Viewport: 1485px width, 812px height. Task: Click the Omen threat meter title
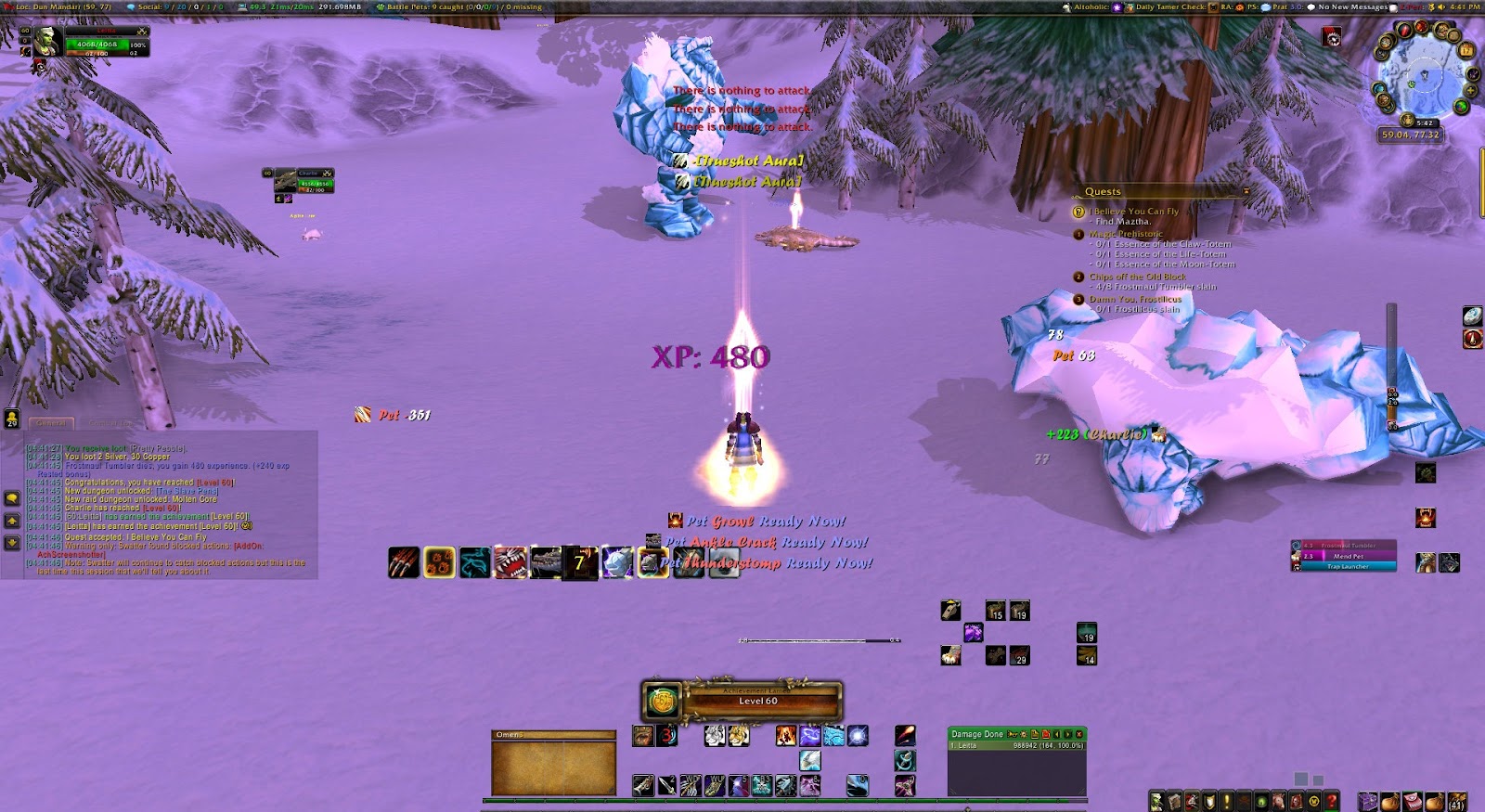[x=553, y=735]
